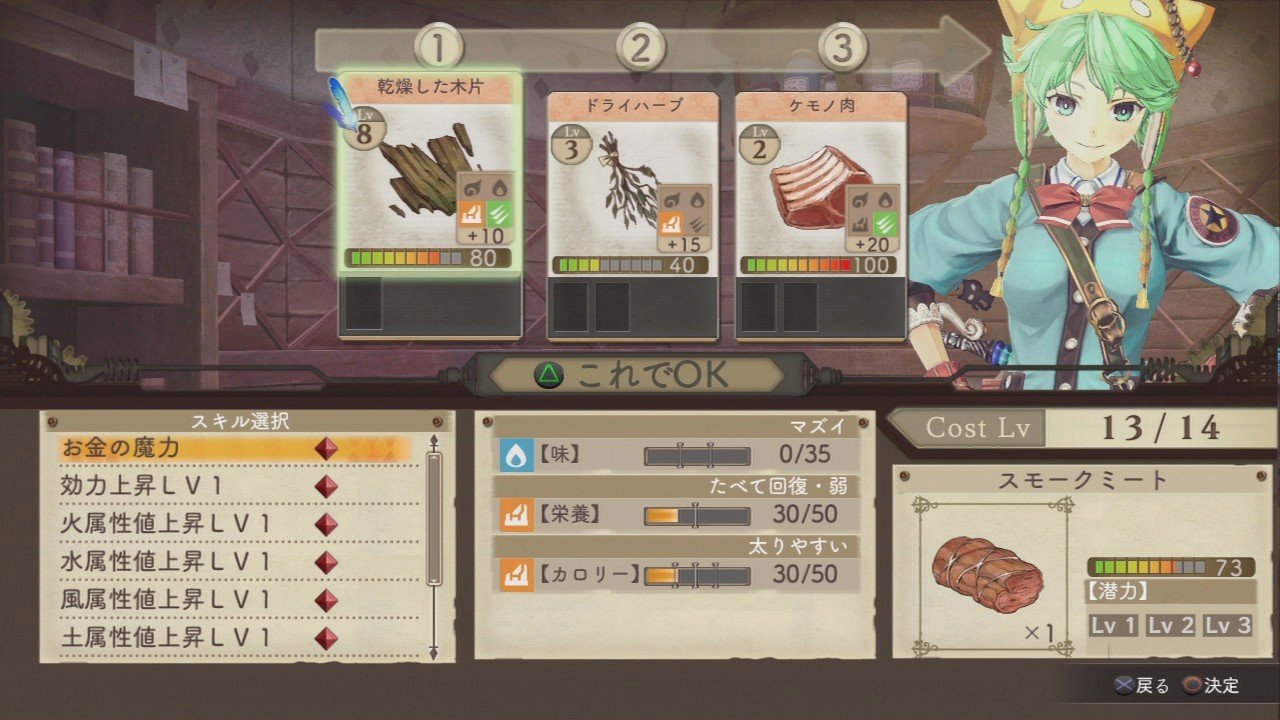
Task: Toggle the Lv 1 potential level
Action: tap(1113, 624)
